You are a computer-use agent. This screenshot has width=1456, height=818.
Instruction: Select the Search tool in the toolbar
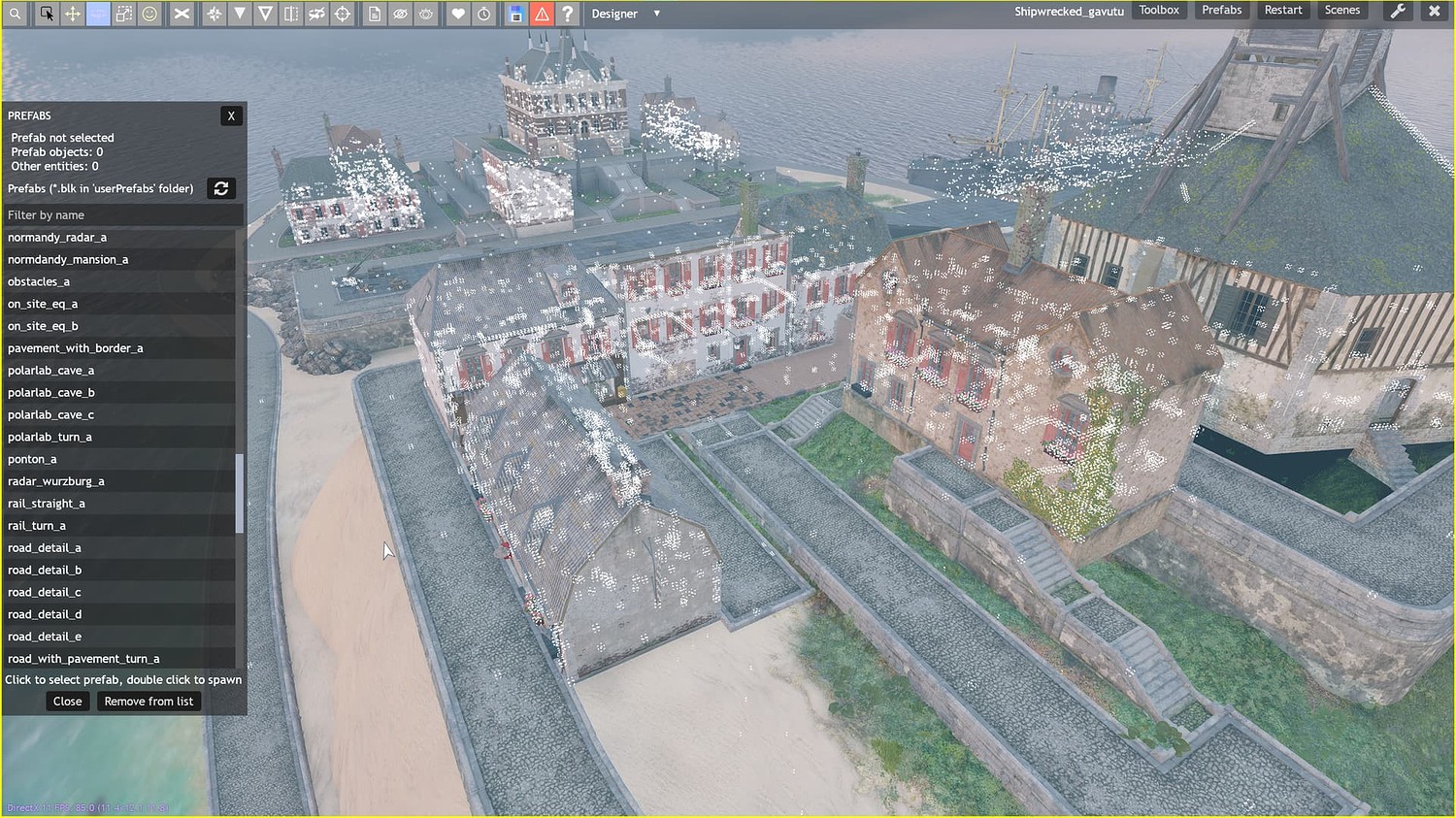click(x=16, y=14)
